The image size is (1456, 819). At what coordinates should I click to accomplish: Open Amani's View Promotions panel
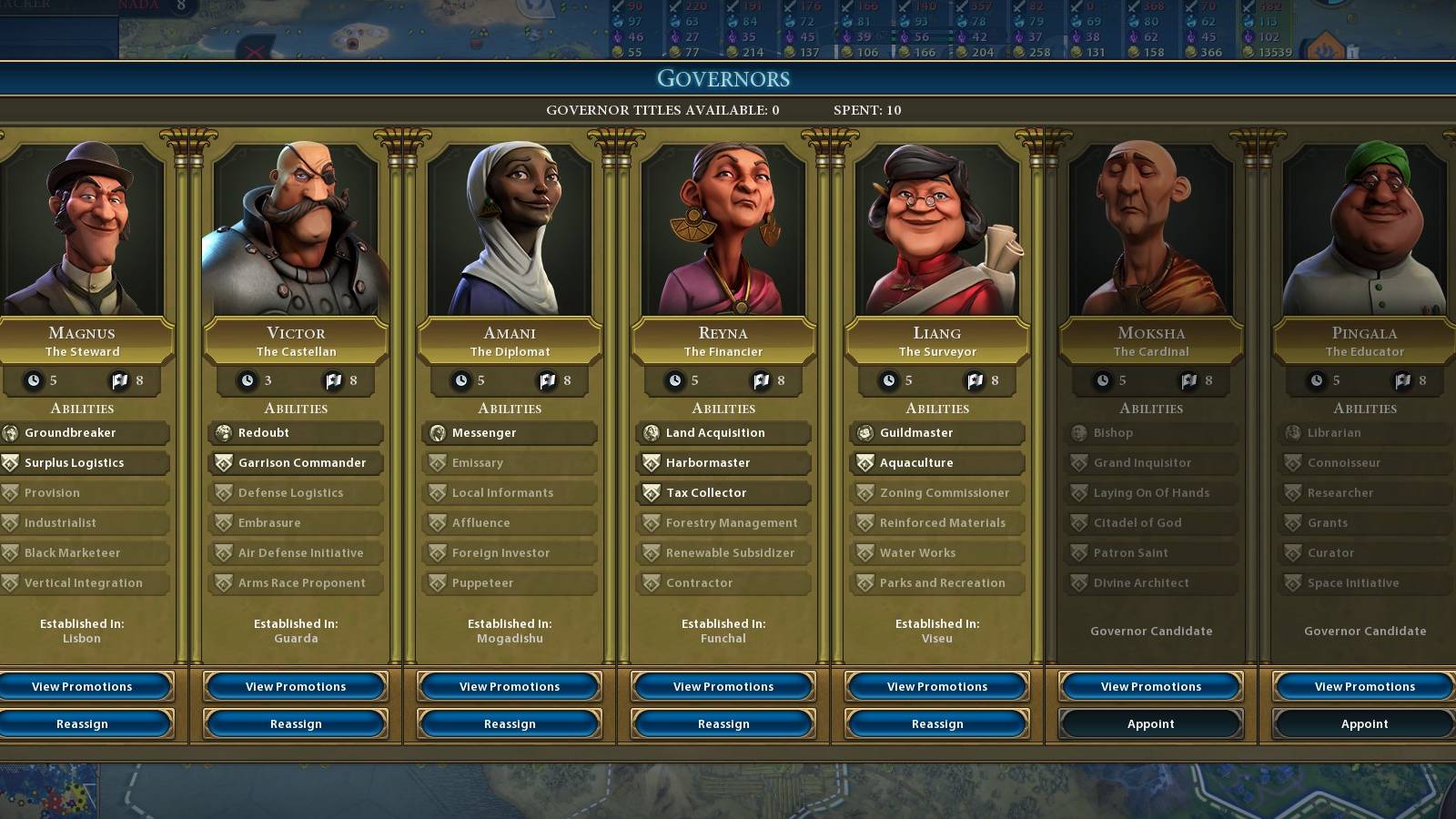pyautogui.click(x=509, y=686)
